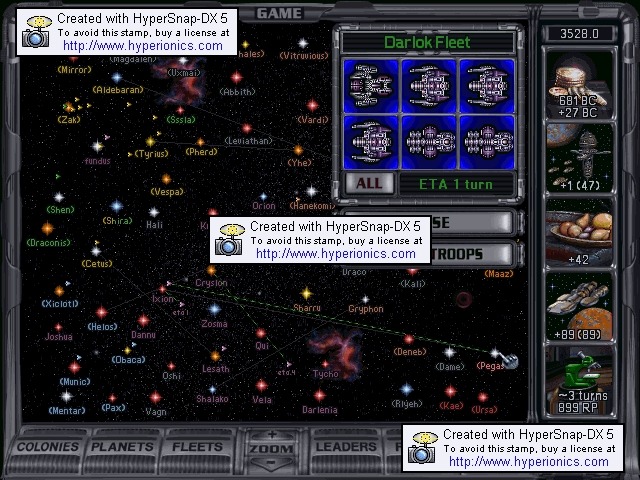
Task: Click the zoom-in plus button
Action: point(271,435)
